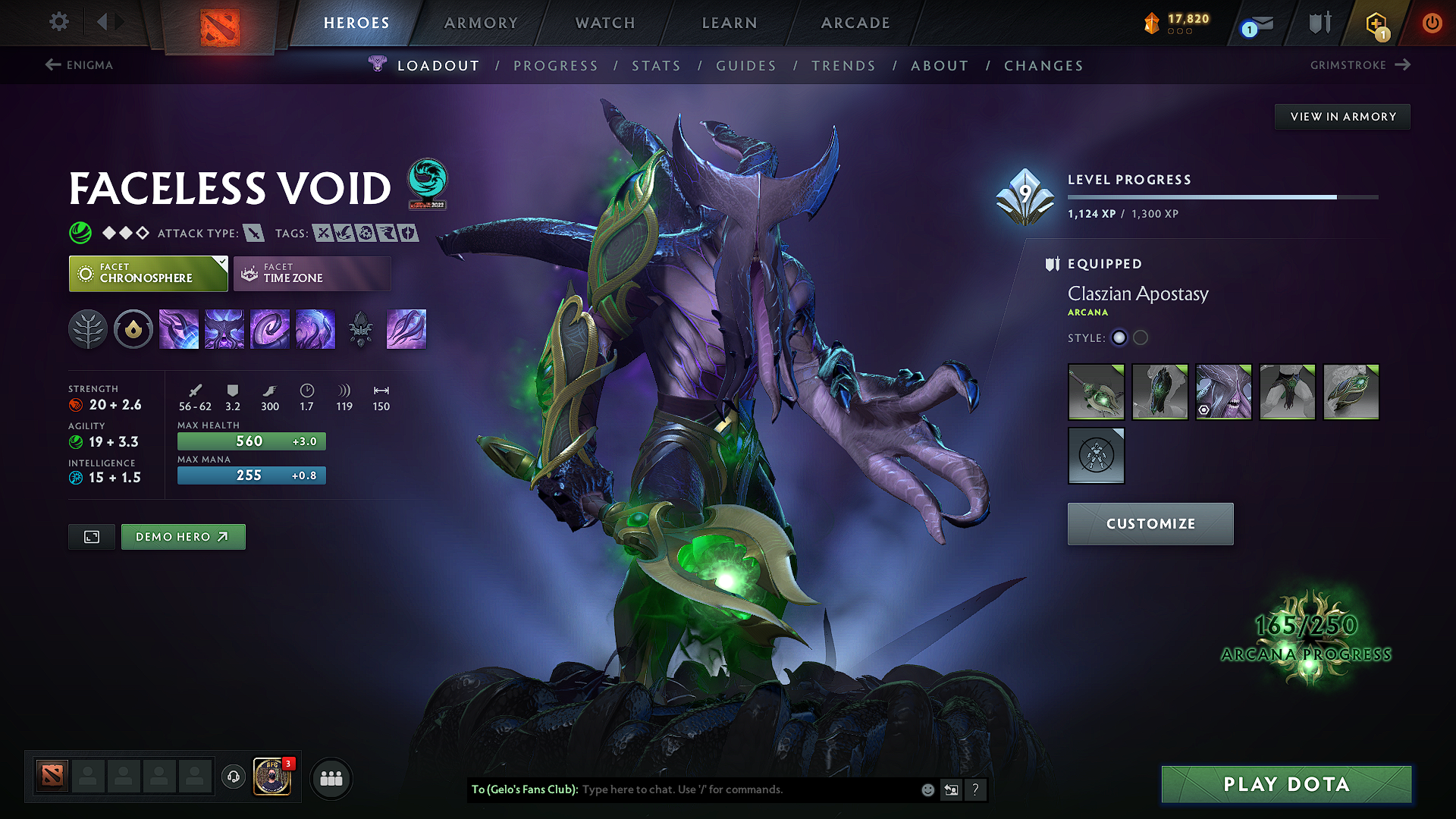Viewport: 1456px width, 819px height.
Task: Switch to the Time Zone facet
Action: coord(312,273)
